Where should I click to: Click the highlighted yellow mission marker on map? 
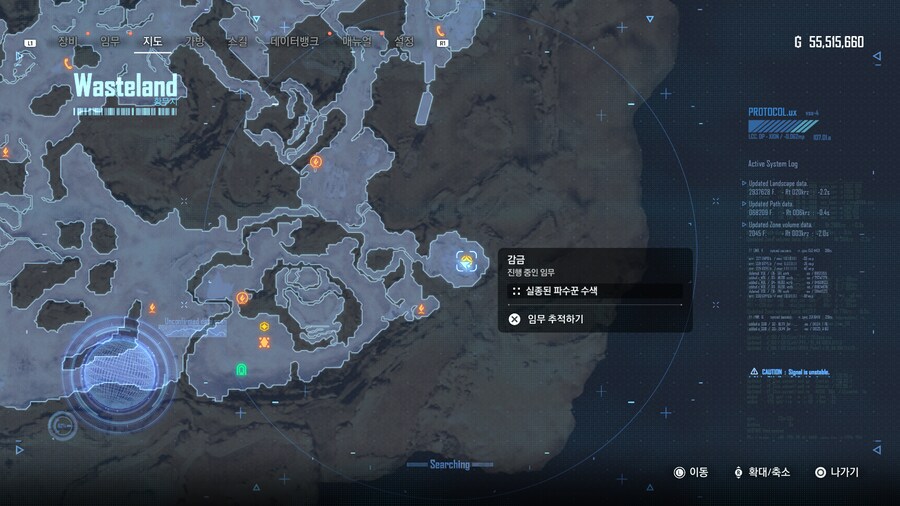point(466,262)
